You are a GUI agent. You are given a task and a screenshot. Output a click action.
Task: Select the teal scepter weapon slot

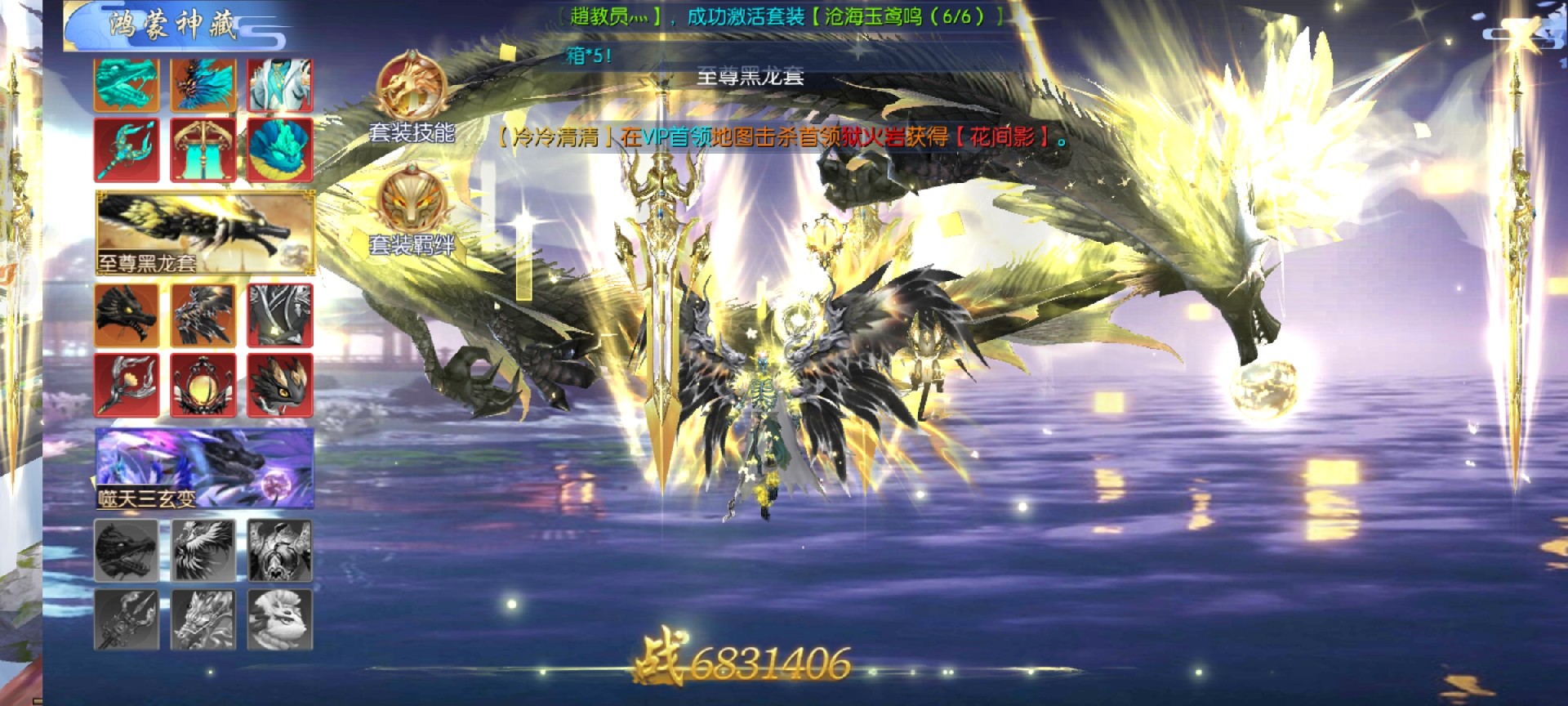click(127, 150)
